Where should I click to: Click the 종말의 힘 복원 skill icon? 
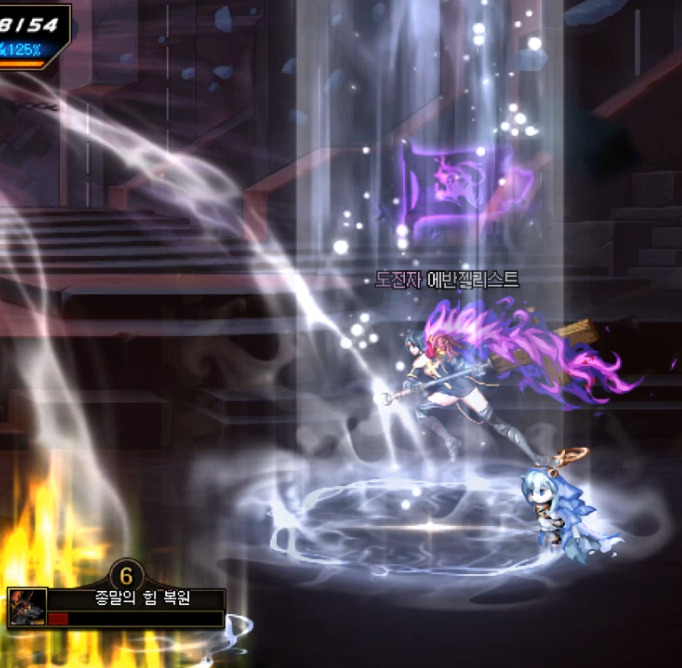pyautogui.click(x=26, y=606)
